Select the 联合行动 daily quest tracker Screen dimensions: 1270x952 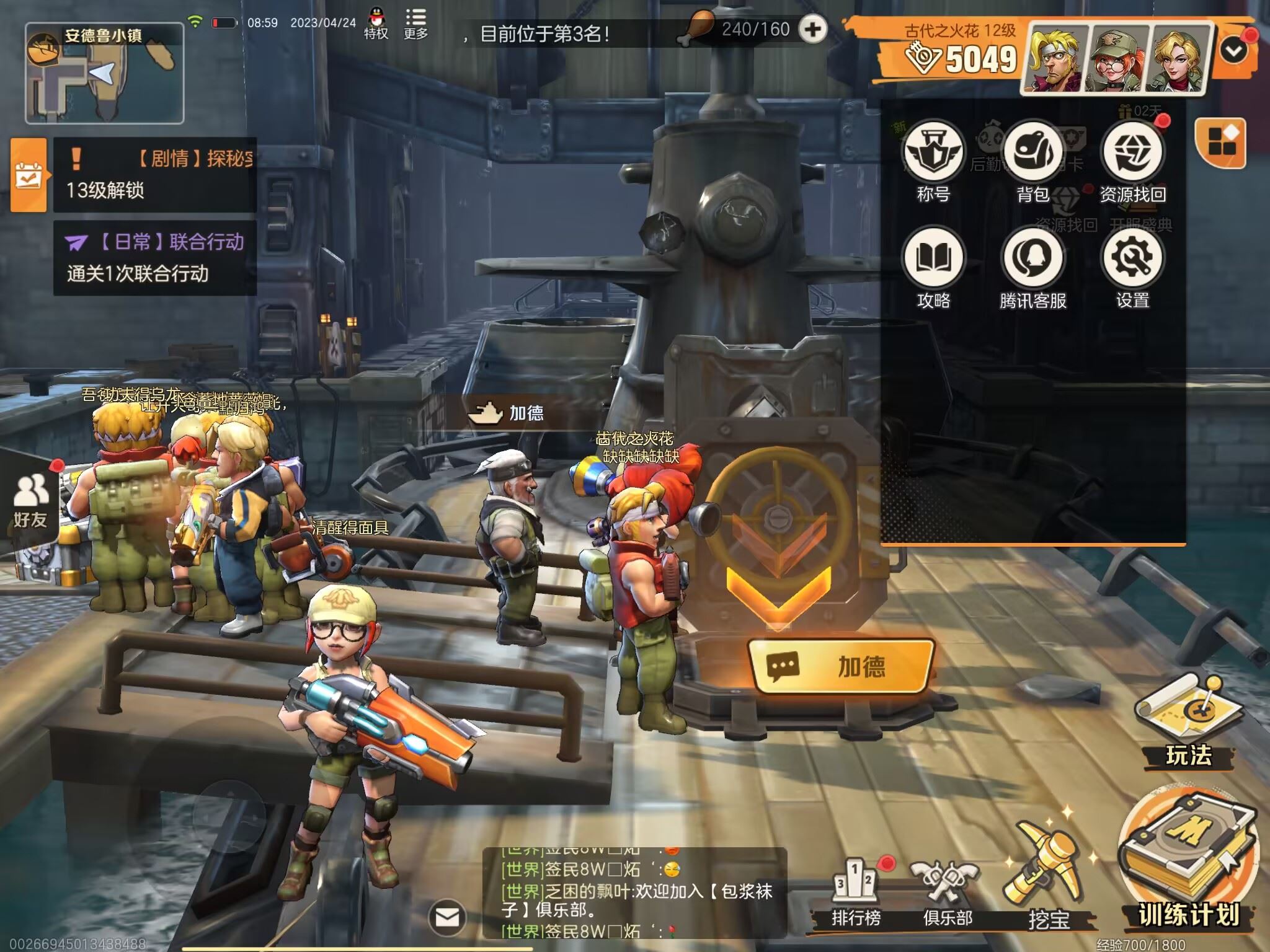(155, 257)
